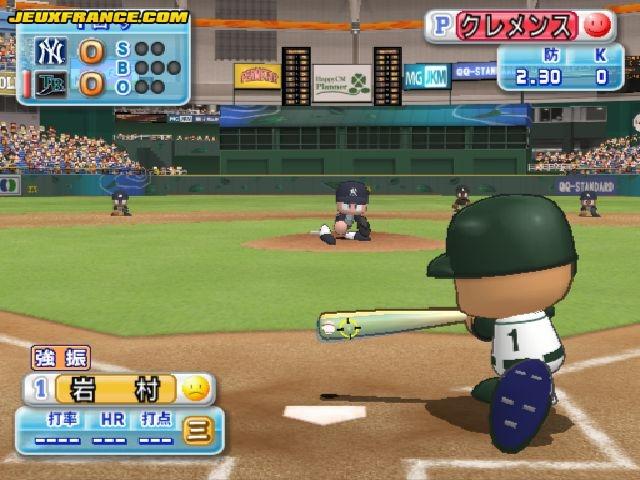Click the Yankees logo on the scoreboard
The image size is (640, 480).
tap(50, 50)
